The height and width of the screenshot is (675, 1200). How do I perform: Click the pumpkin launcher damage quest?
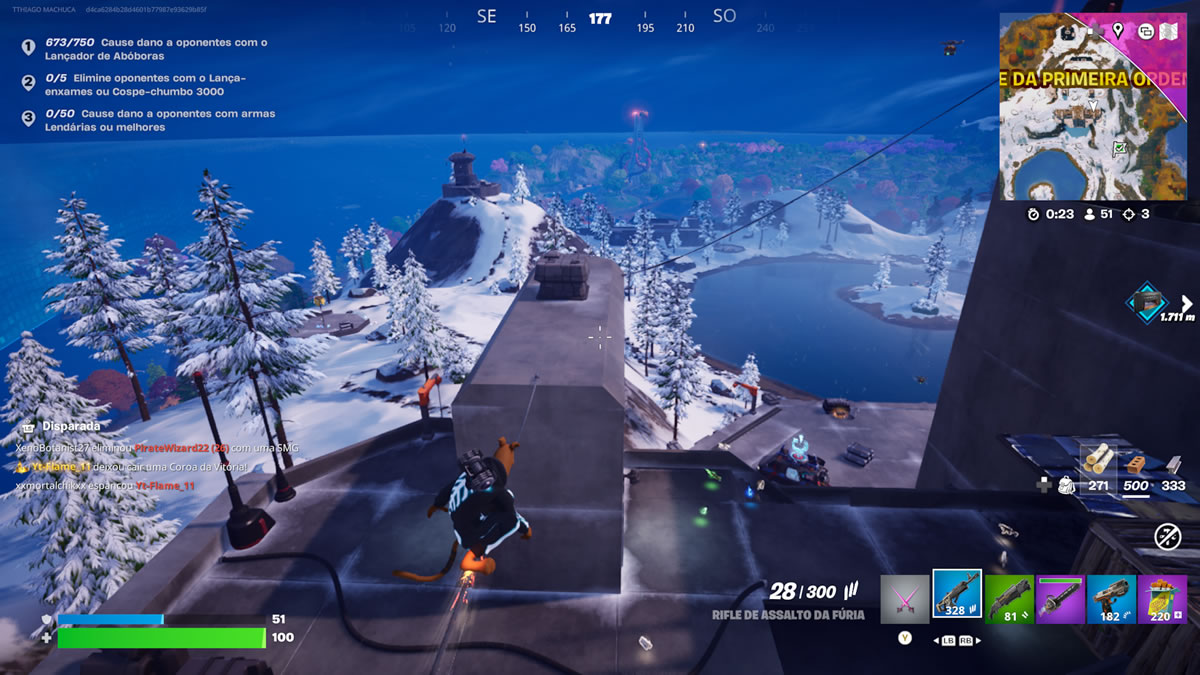(150, 50)
